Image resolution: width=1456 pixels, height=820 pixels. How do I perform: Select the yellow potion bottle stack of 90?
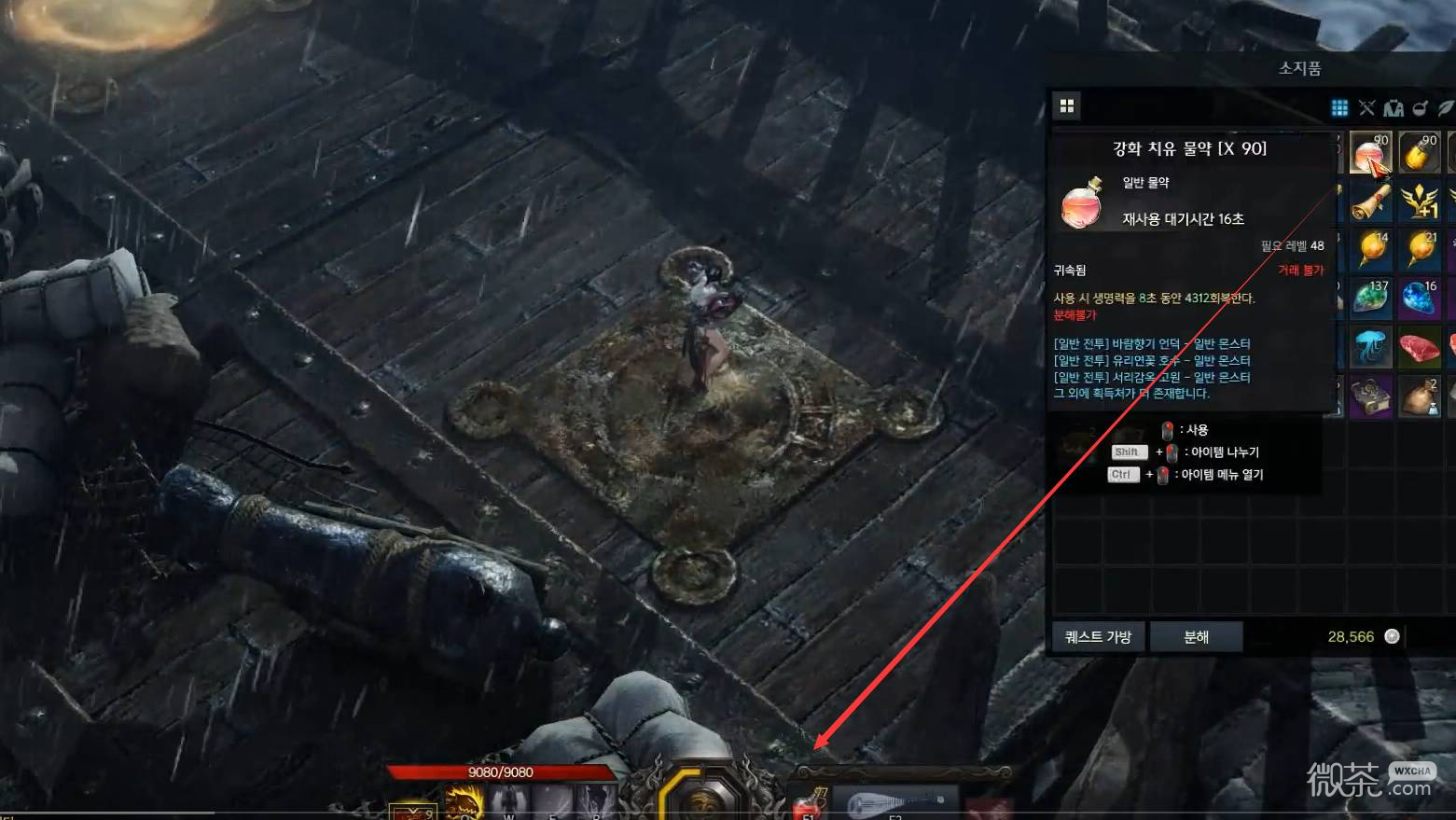pos(1419,153)
